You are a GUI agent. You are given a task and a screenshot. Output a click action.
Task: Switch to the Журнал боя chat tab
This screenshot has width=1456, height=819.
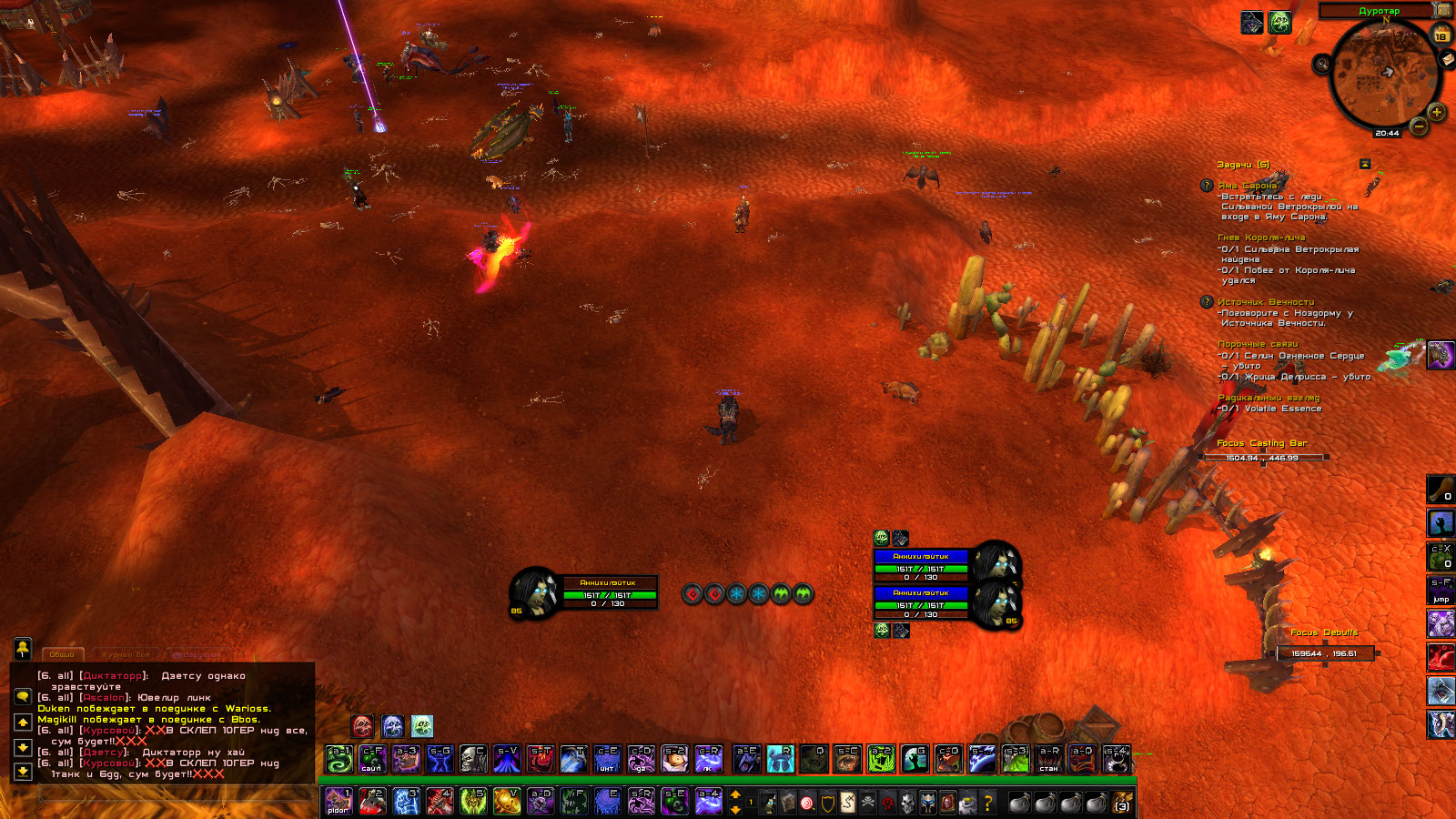125,654
